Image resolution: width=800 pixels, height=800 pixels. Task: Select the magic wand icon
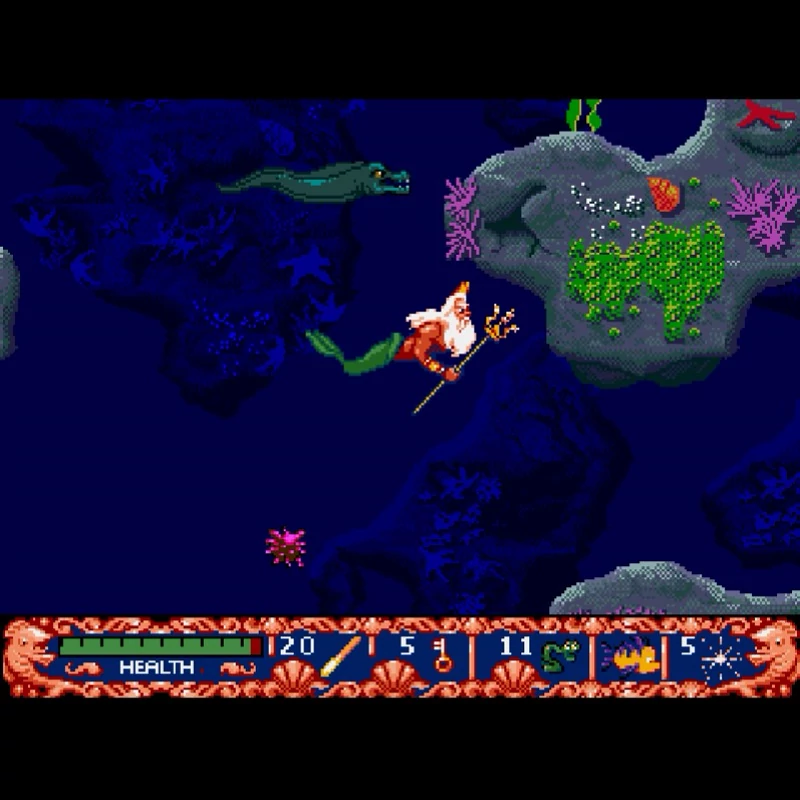340,656
